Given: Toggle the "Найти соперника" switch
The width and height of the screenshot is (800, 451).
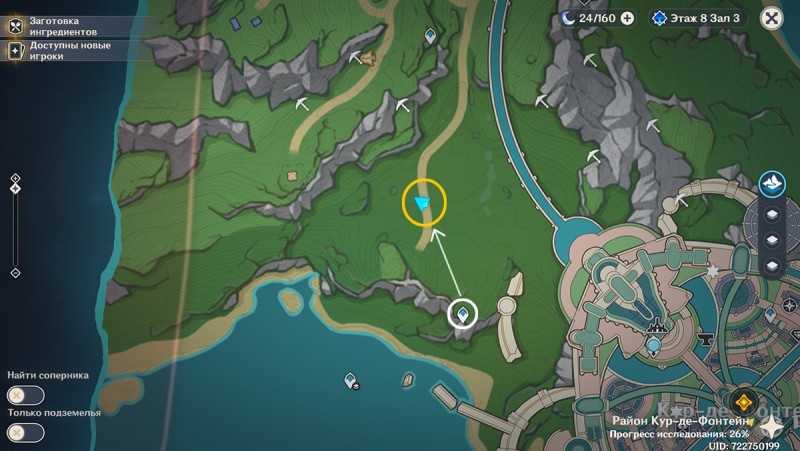Looking at the screenshot, I should click(x=26, y=395).
